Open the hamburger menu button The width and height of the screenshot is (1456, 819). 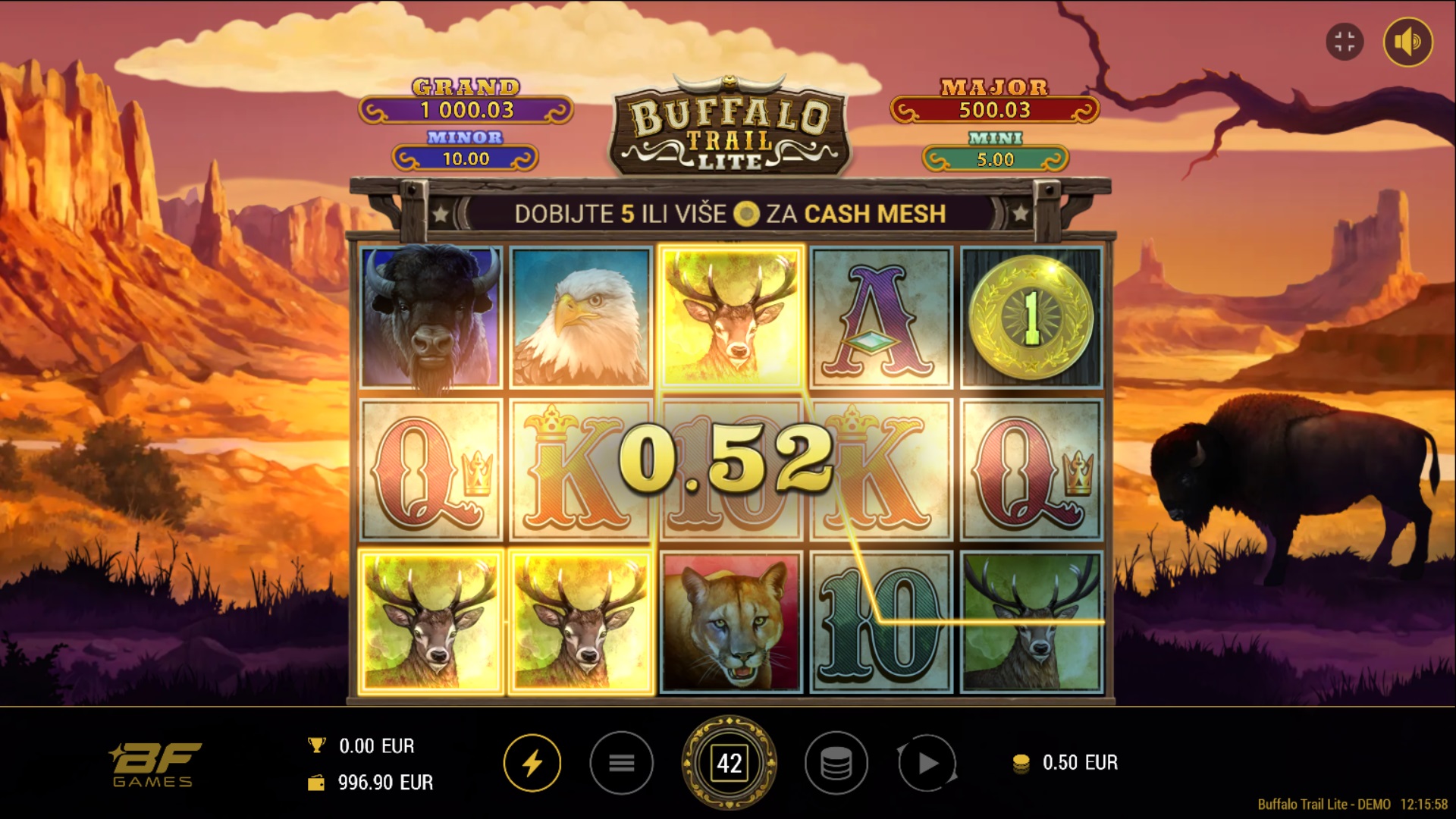pos(621,763)
